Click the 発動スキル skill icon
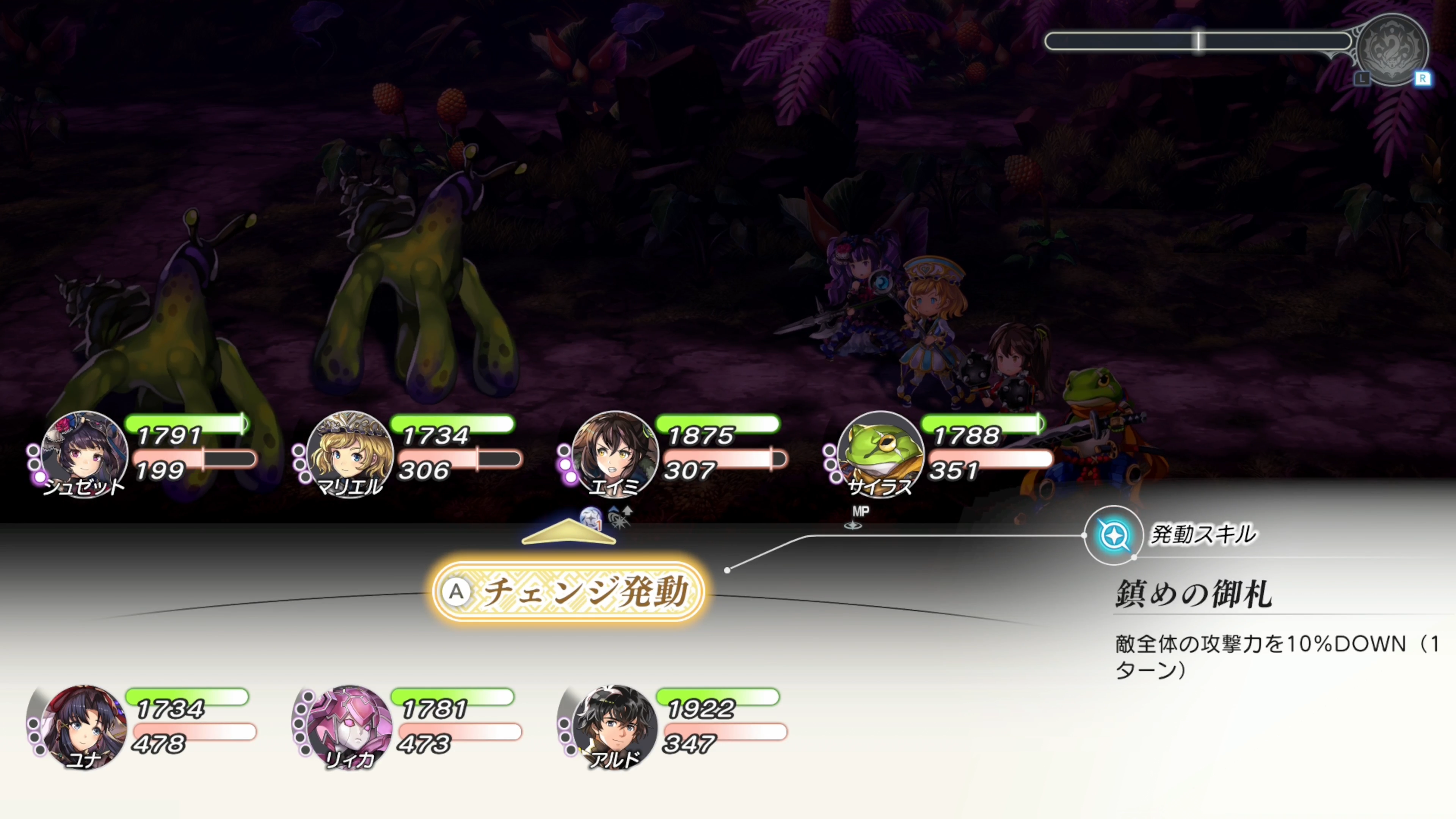This screenshot has width=1456, height=819. [x=1113, y=535]
